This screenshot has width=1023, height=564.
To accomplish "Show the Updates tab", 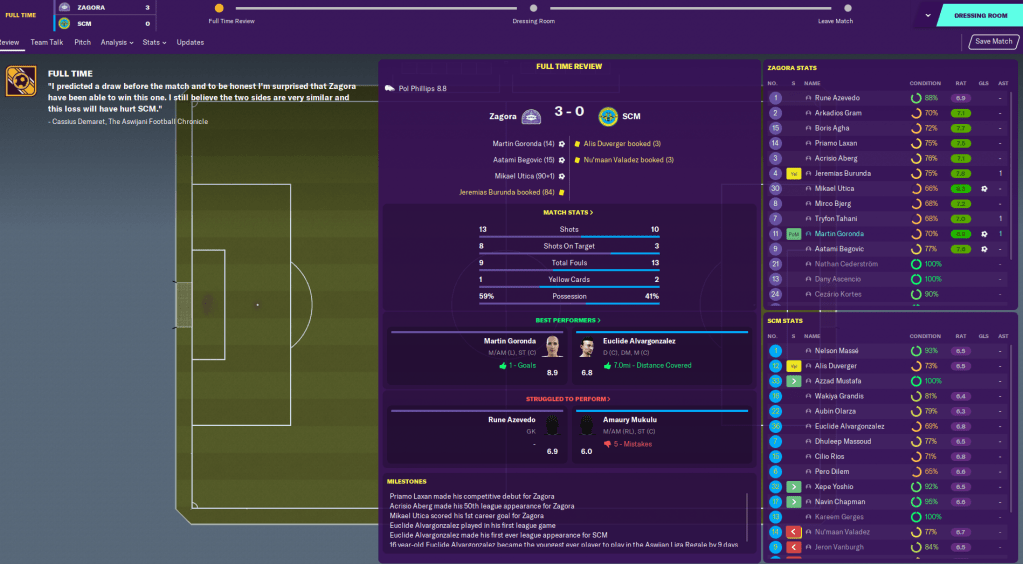I will point(190,42).
